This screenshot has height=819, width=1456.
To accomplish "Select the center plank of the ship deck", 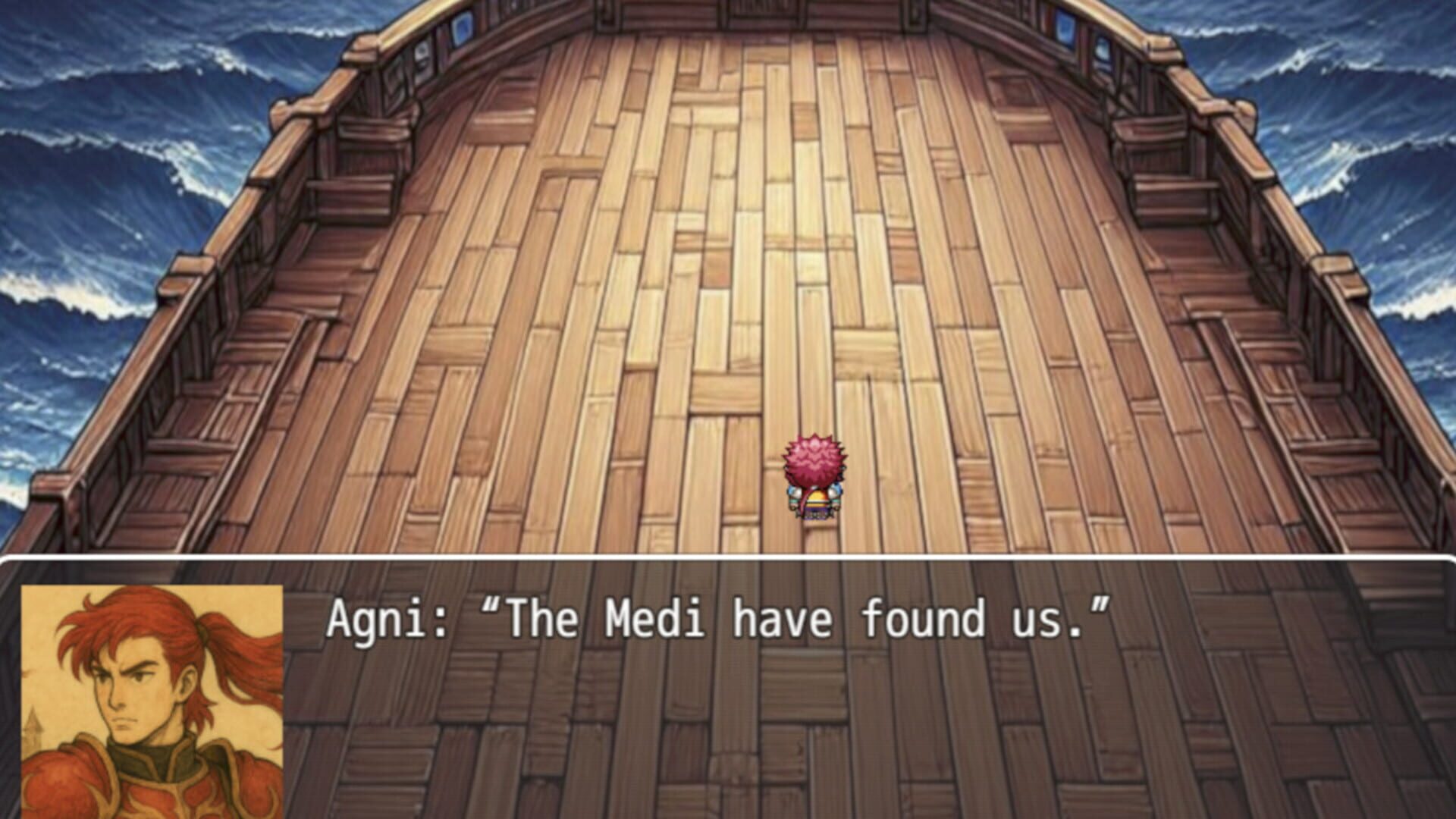I will point(758,303).
